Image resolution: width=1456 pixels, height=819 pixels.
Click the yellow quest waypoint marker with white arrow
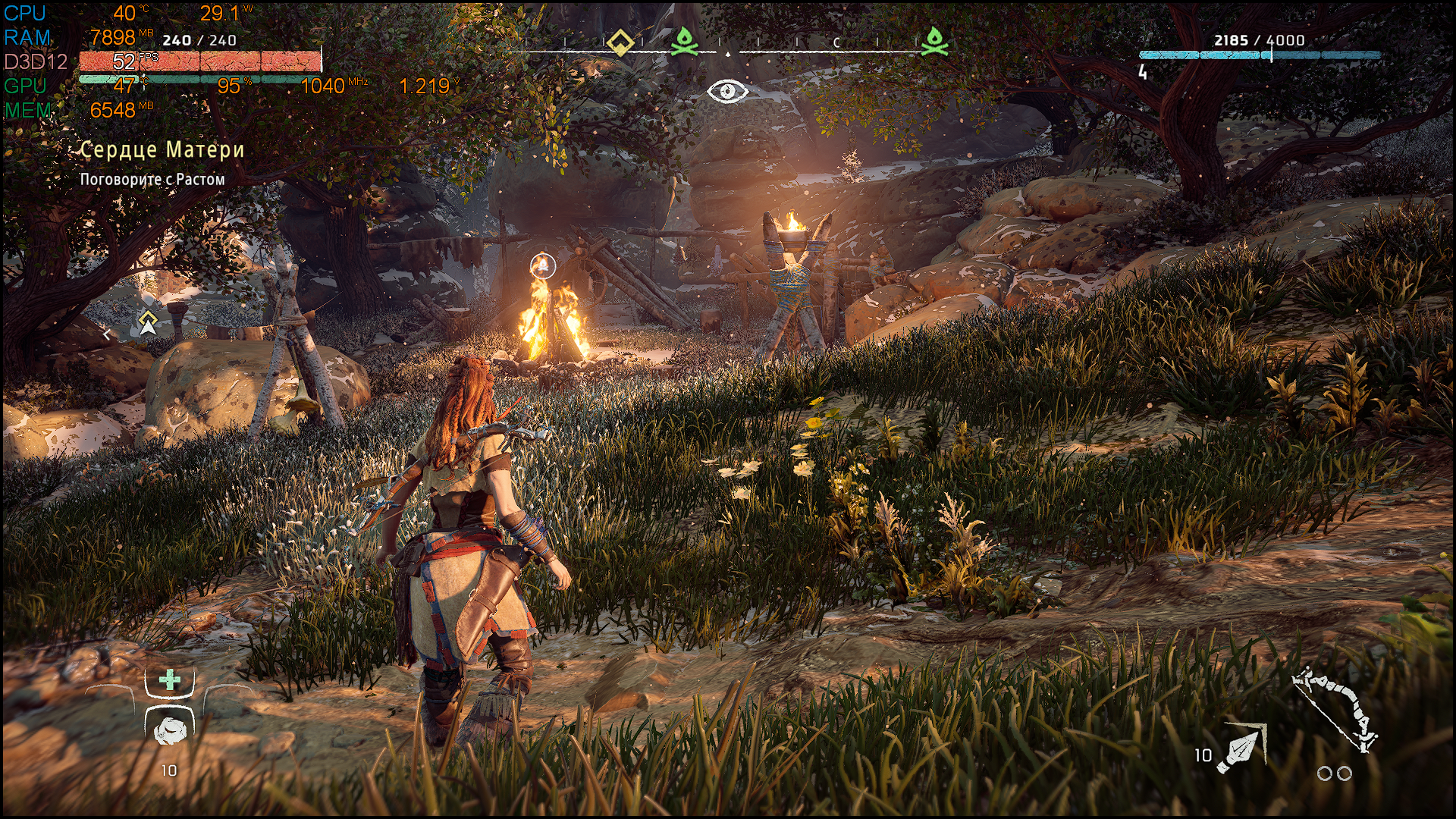tap(148, 322)
